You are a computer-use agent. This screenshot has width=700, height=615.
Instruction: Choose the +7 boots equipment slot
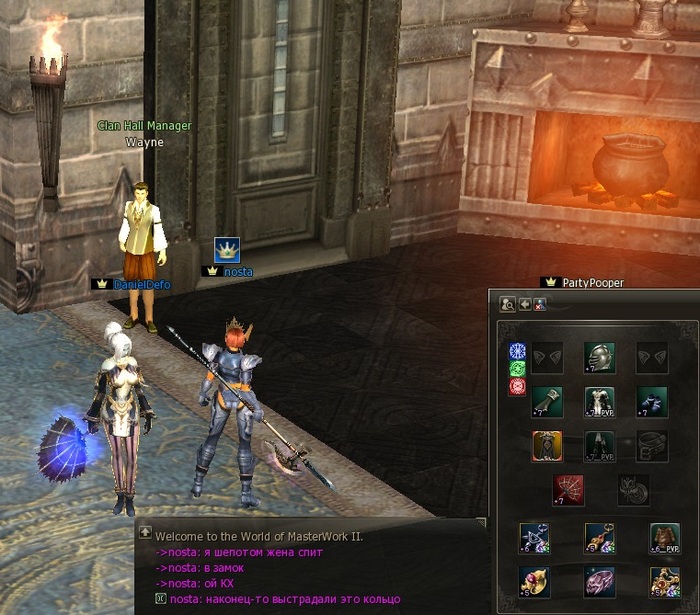(x=652, y=401)
